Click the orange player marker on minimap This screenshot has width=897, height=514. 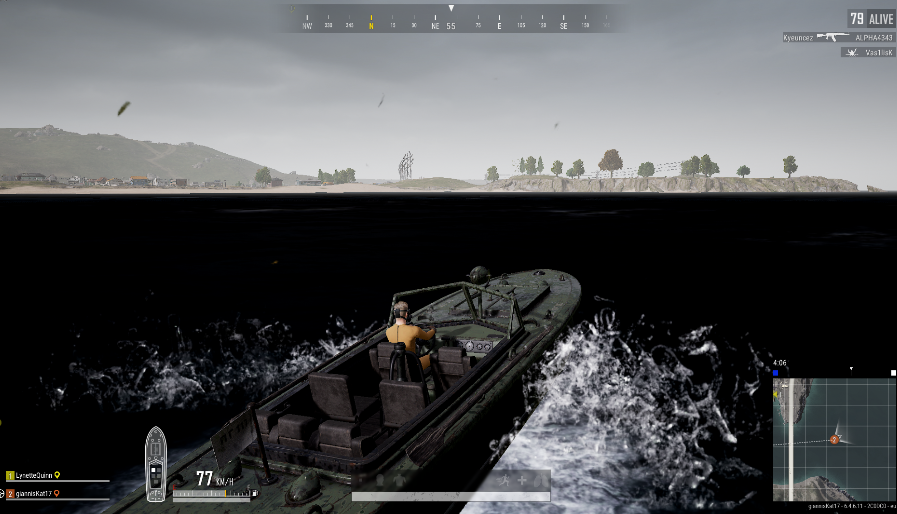[835, 439]
